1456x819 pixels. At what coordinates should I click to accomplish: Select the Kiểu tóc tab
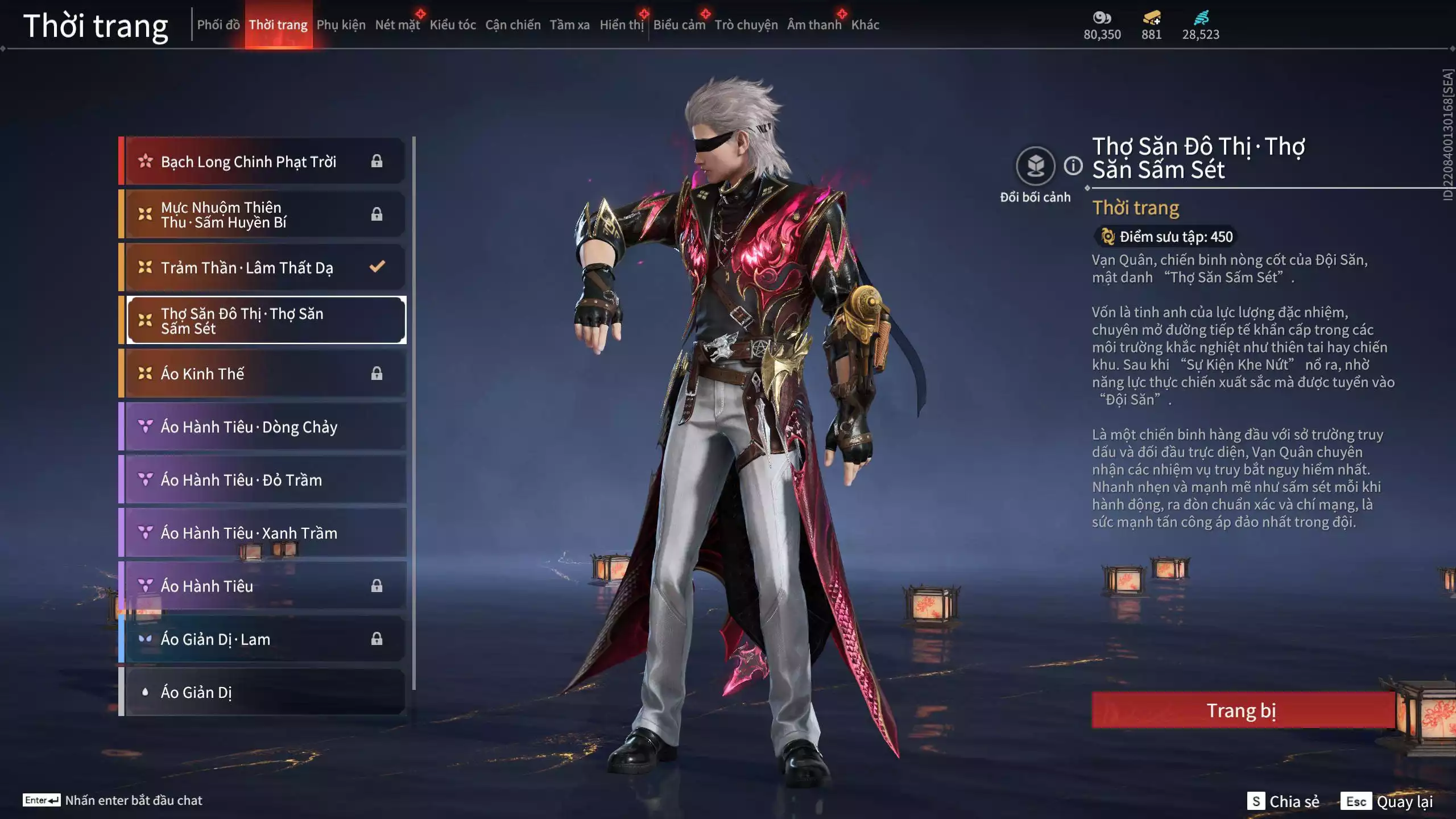click(x=452, y=25)
